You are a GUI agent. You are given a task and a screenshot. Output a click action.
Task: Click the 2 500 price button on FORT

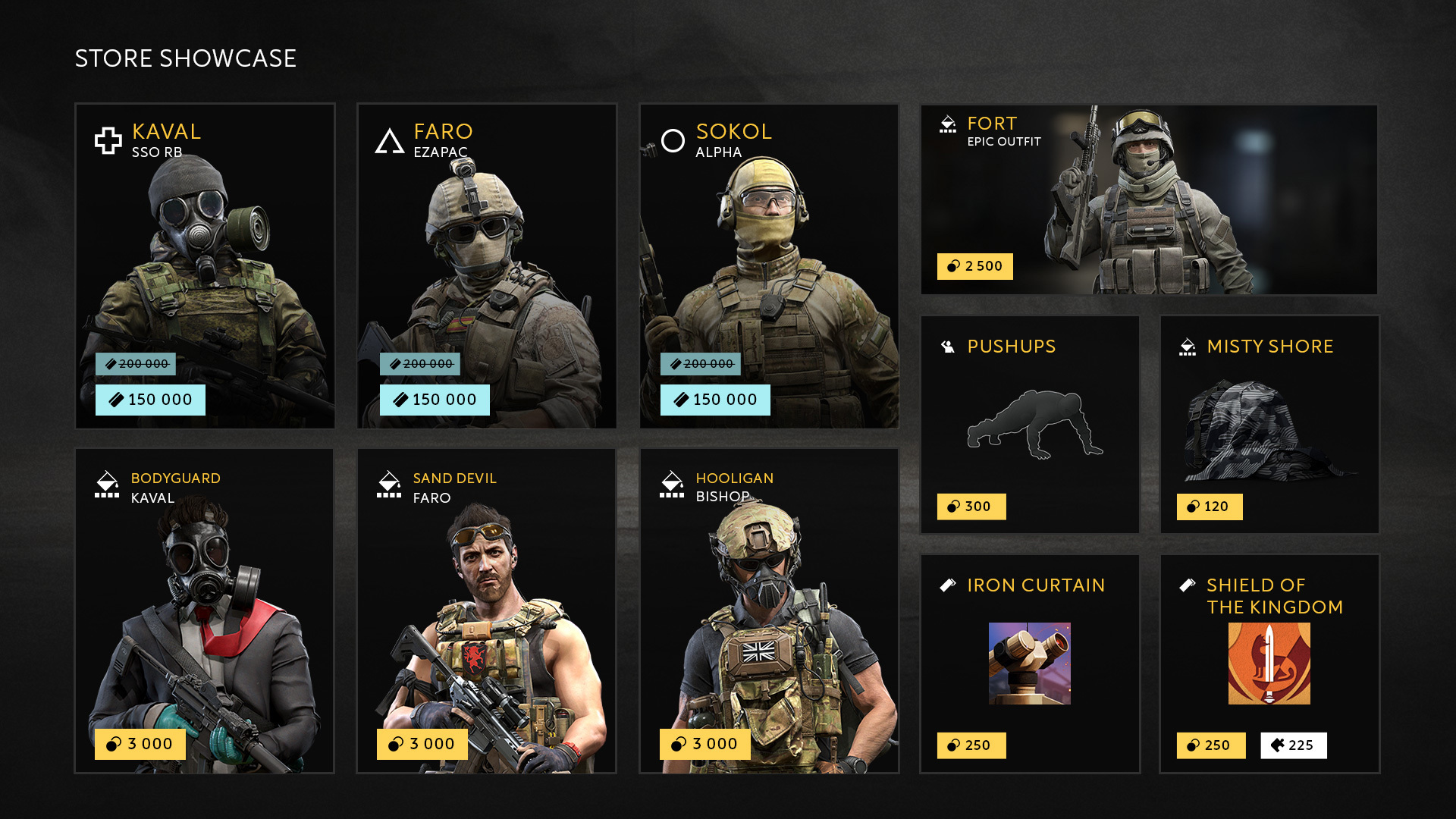coord(974,266)
